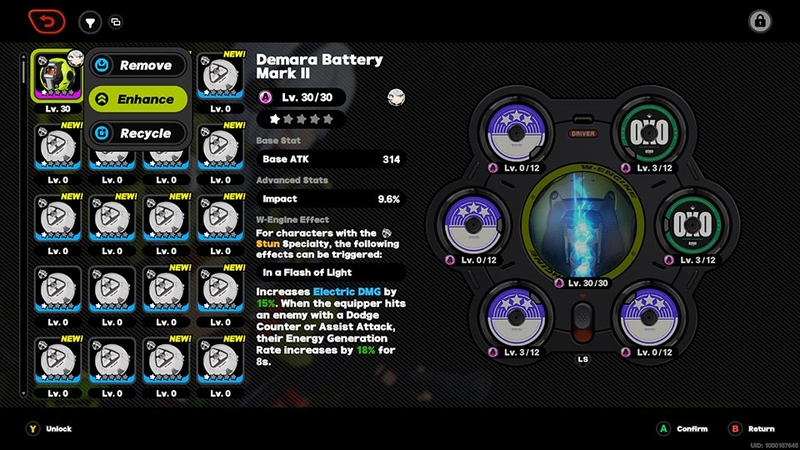Toggle the lock icon
Screen dimensions: 800x450
point(760,21)
